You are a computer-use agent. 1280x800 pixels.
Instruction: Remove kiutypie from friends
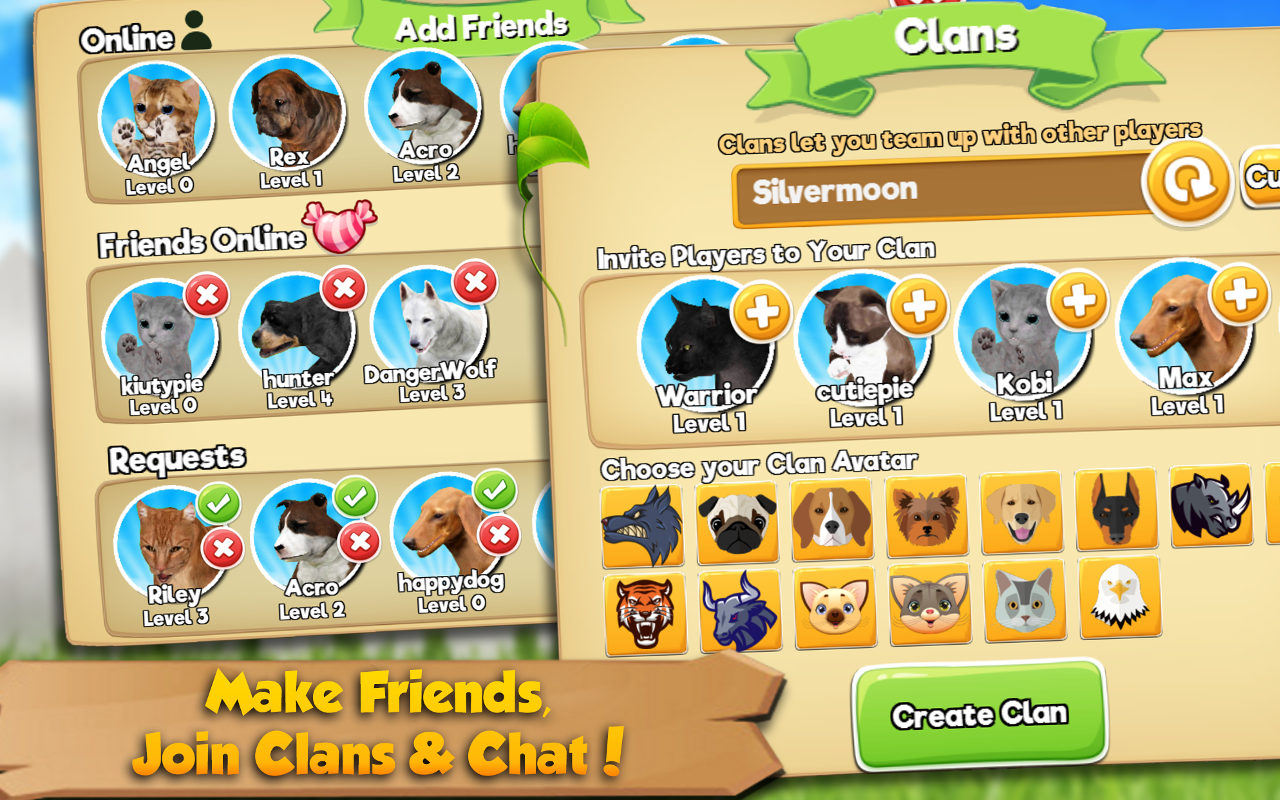pos(206,296)
